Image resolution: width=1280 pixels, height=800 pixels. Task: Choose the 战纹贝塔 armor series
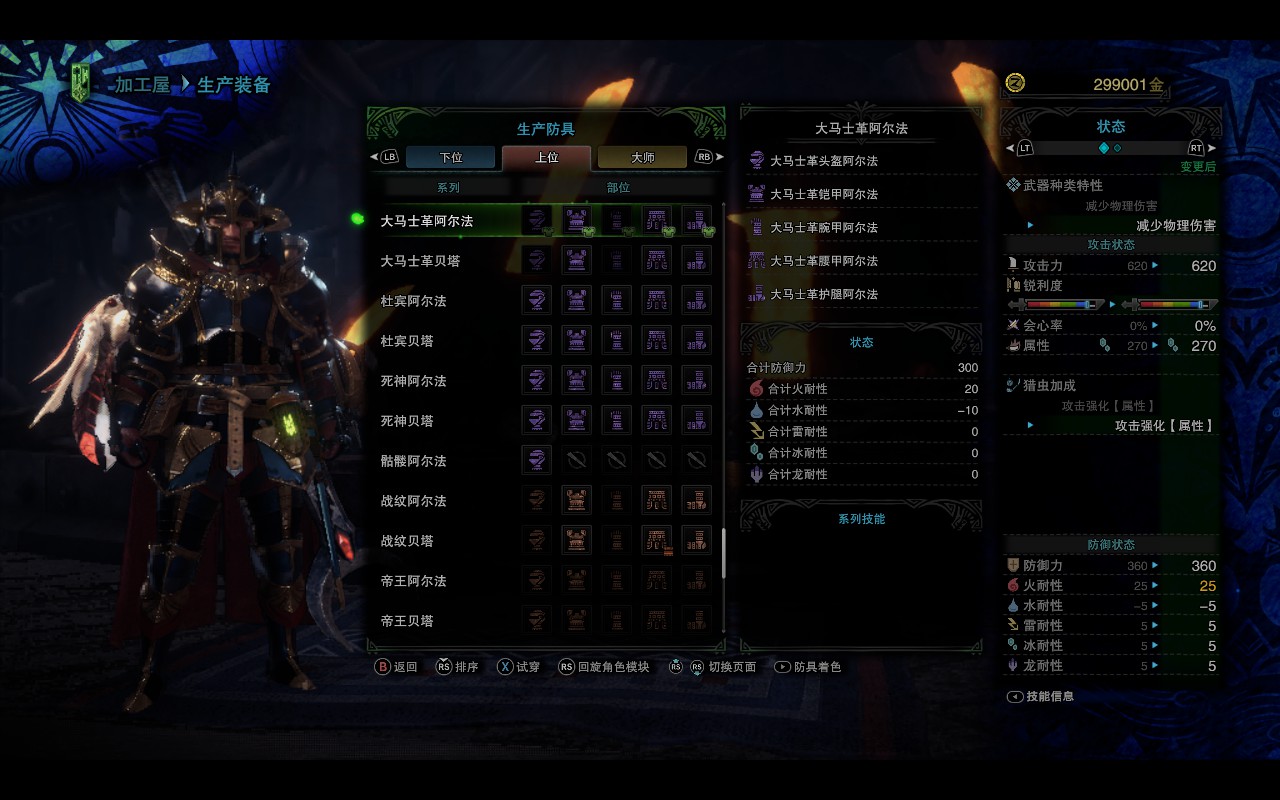point(406,541)
